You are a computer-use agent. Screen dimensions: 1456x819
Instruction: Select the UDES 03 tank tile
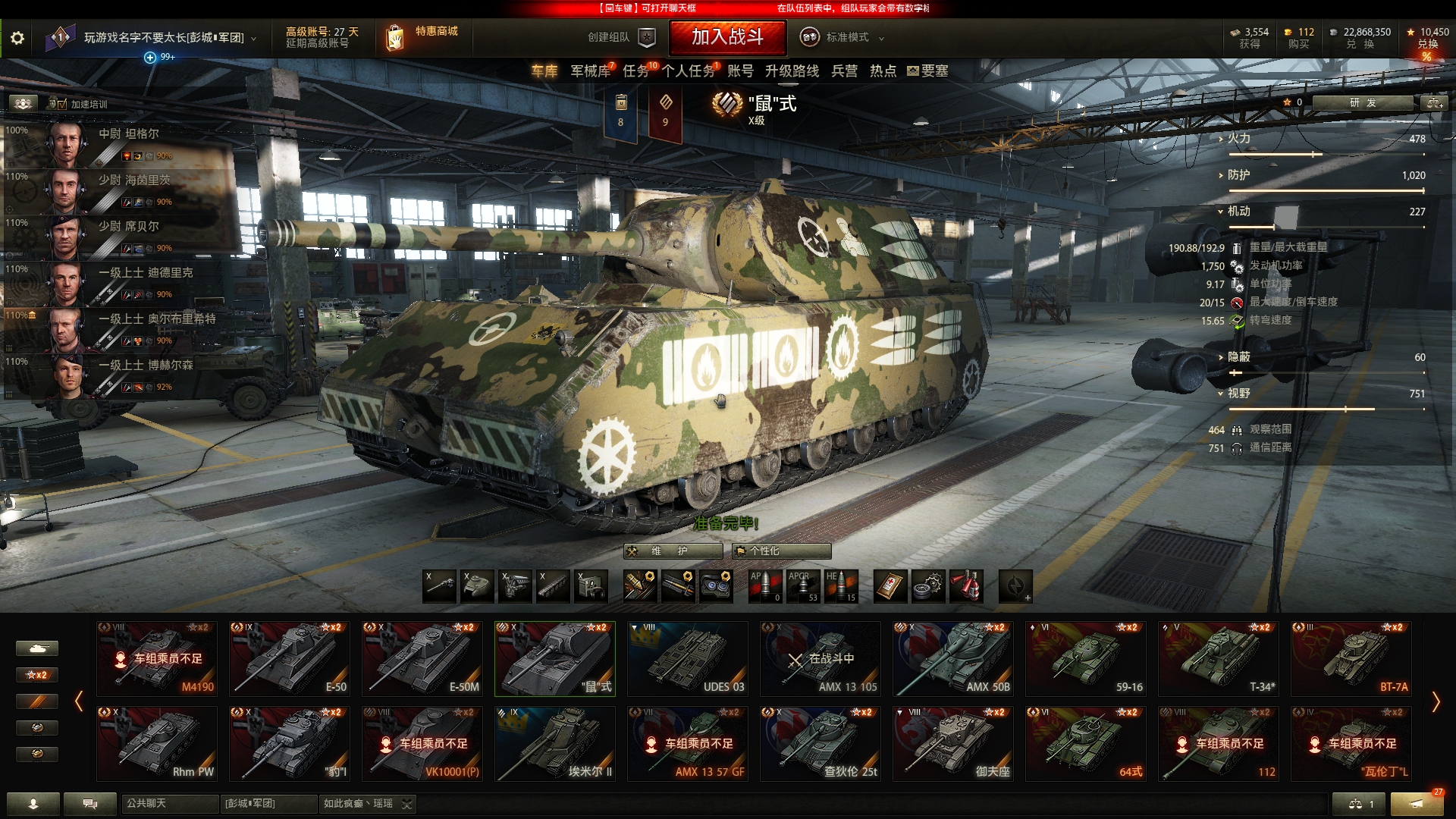pos(688,659)
